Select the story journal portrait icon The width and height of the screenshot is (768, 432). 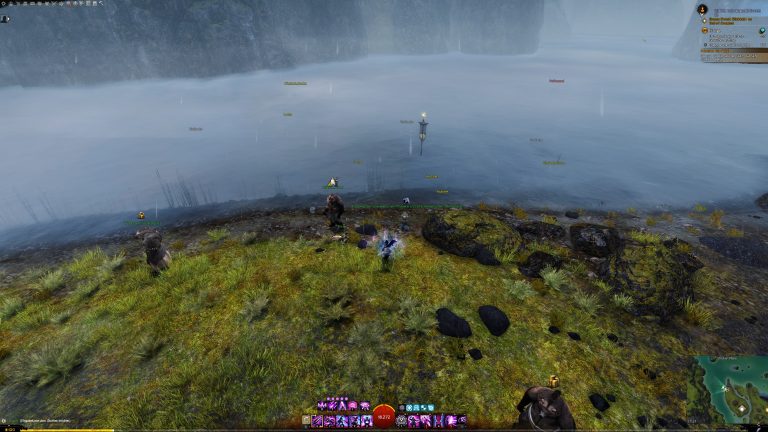[703, 9]
